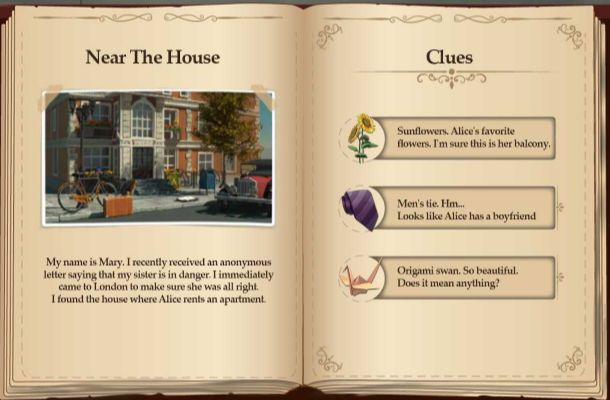Pick the Origami swan clue entry
Screen dimensions: 610x400
coord(472,277)
